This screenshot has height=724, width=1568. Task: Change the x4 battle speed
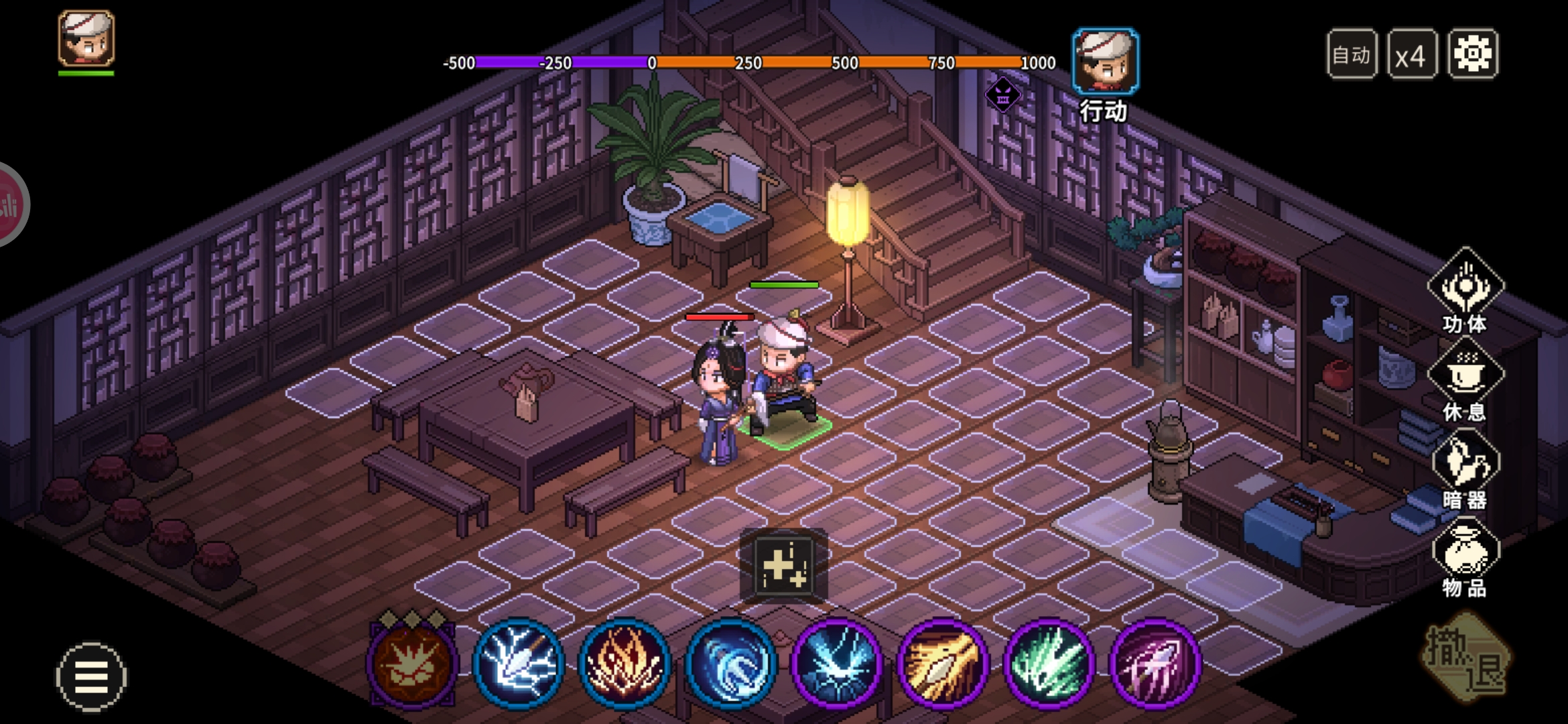tap(1411, 54)
